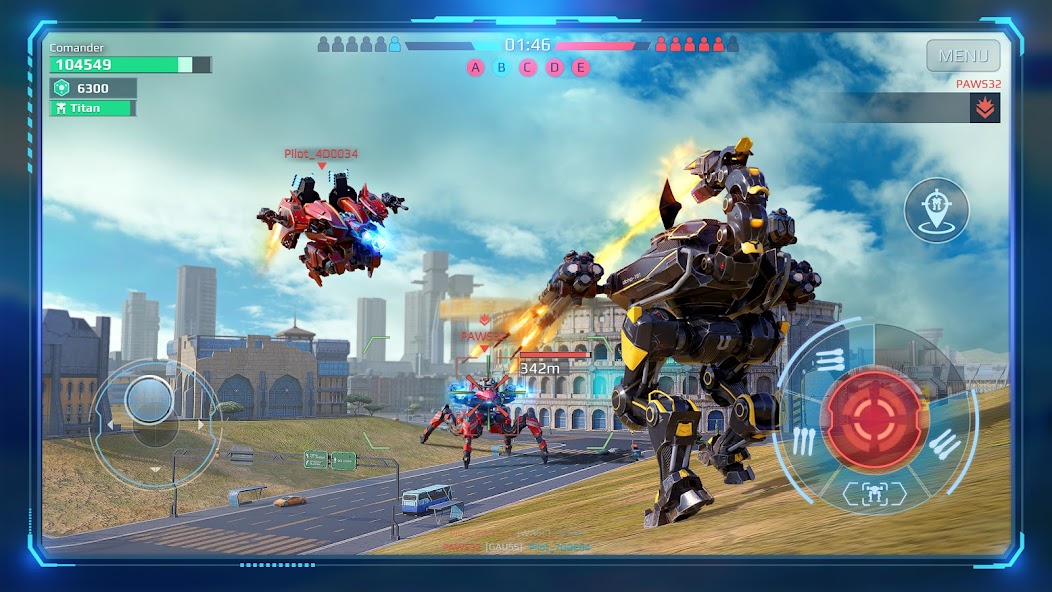Fire the horizontal rockets weapon segment

click(830, 360)
